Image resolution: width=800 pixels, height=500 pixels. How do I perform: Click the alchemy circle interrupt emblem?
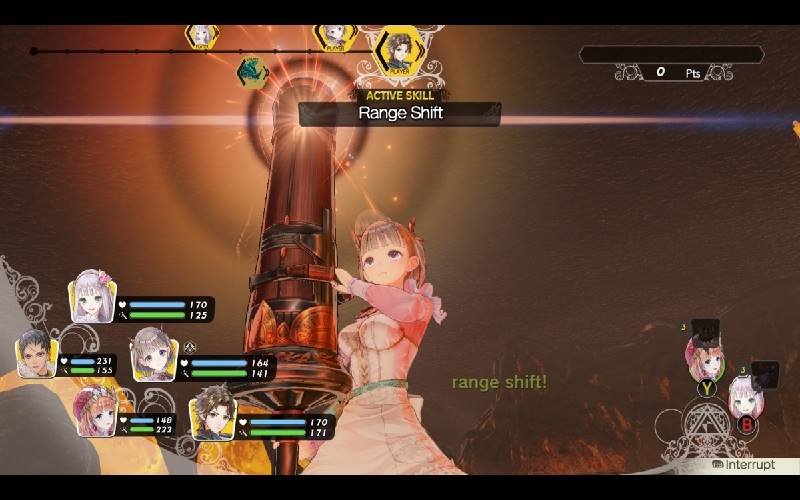click(702, 429)
